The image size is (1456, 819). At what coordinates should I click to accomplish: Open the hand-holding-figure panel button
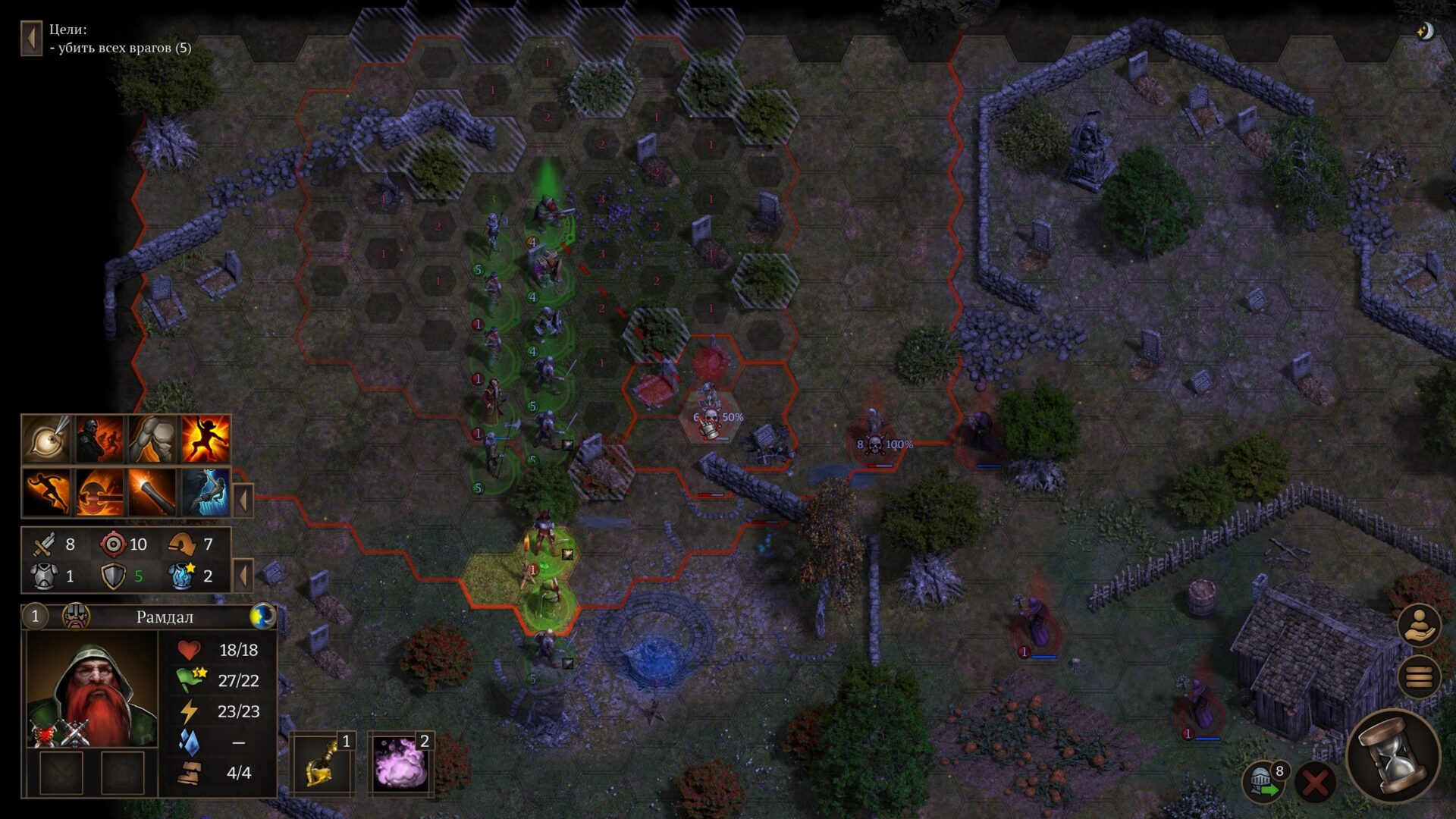1419,626
